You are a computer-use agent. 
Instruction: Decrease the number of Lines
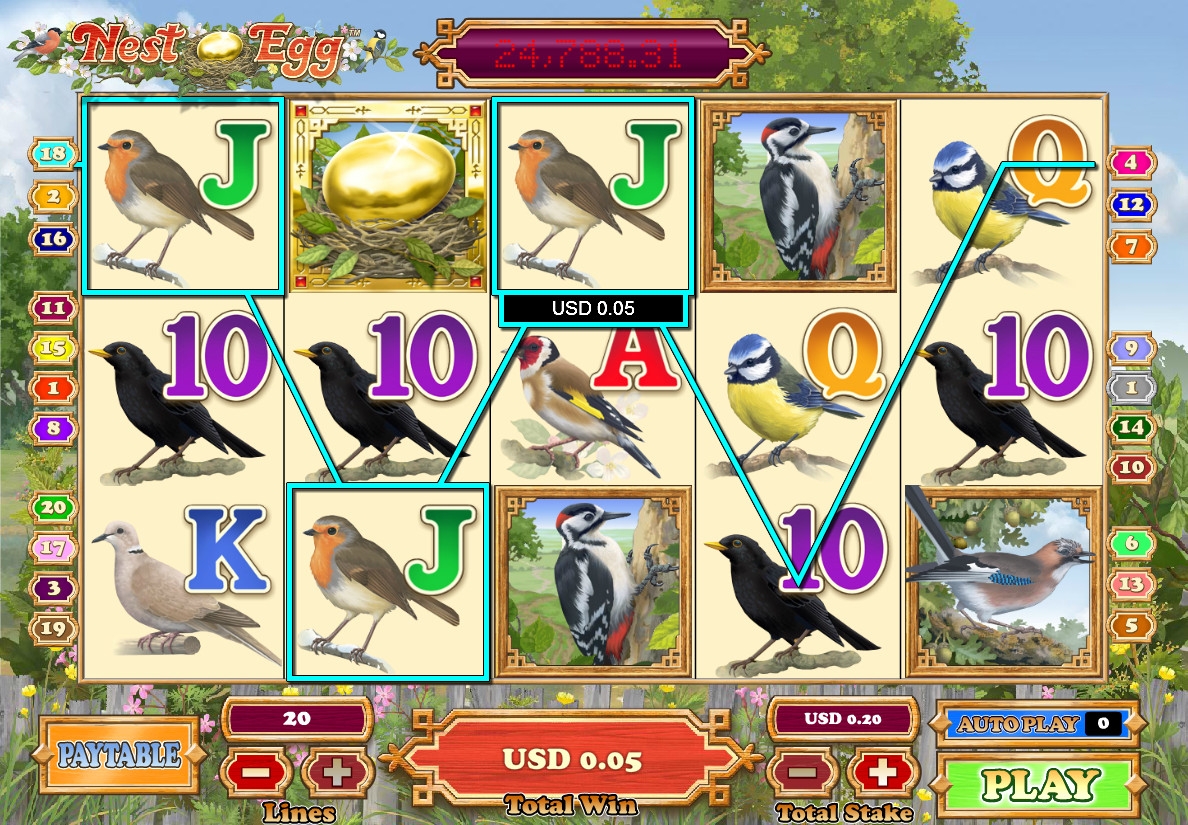pos(256,773)
